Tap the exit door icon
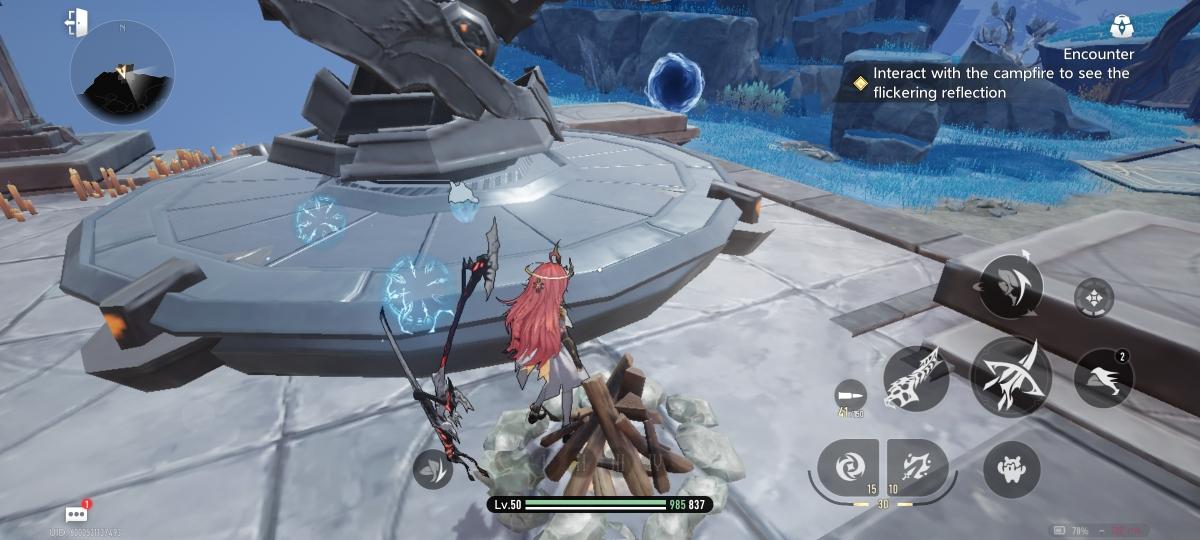Screen dimensions: 1200x540 [77, 22]
